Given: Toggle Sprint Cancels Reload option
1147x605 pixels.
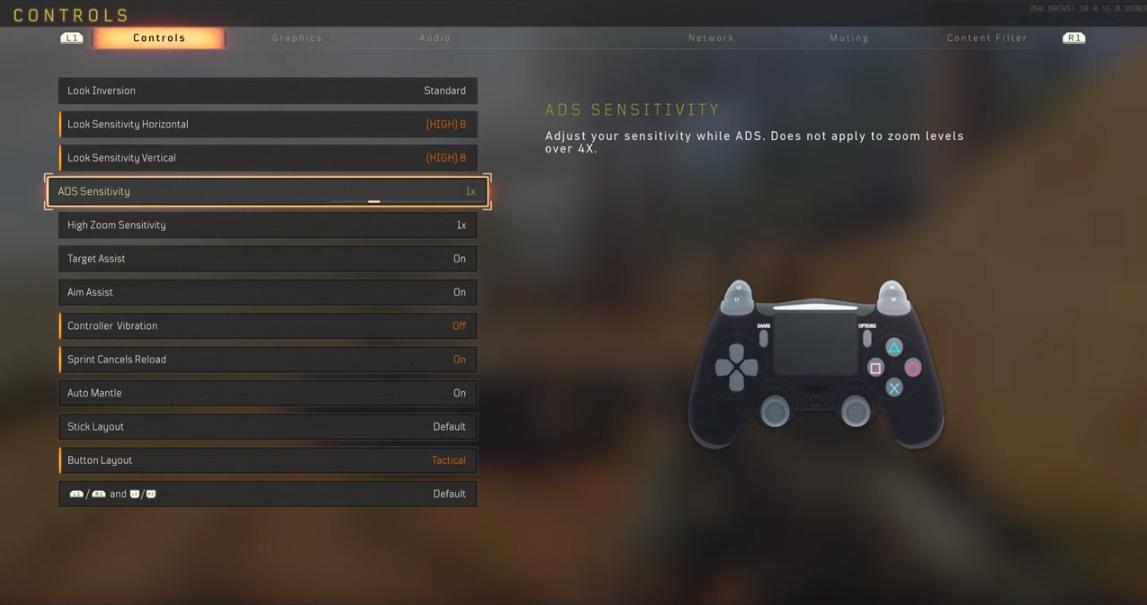Looking at the screenshot, I should click(x=268, y=360).
